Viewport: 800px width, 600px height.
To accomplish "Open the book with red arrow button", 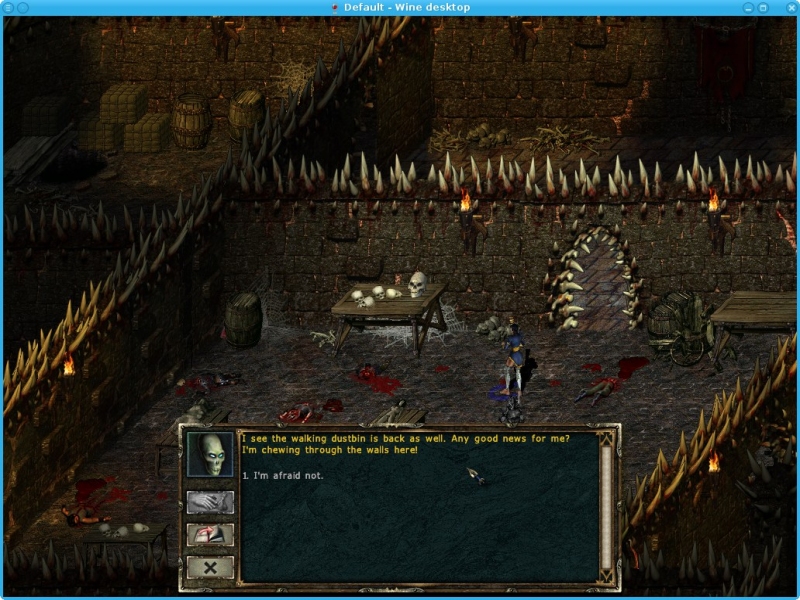I will pyautogui.click(x=210, y=534).
